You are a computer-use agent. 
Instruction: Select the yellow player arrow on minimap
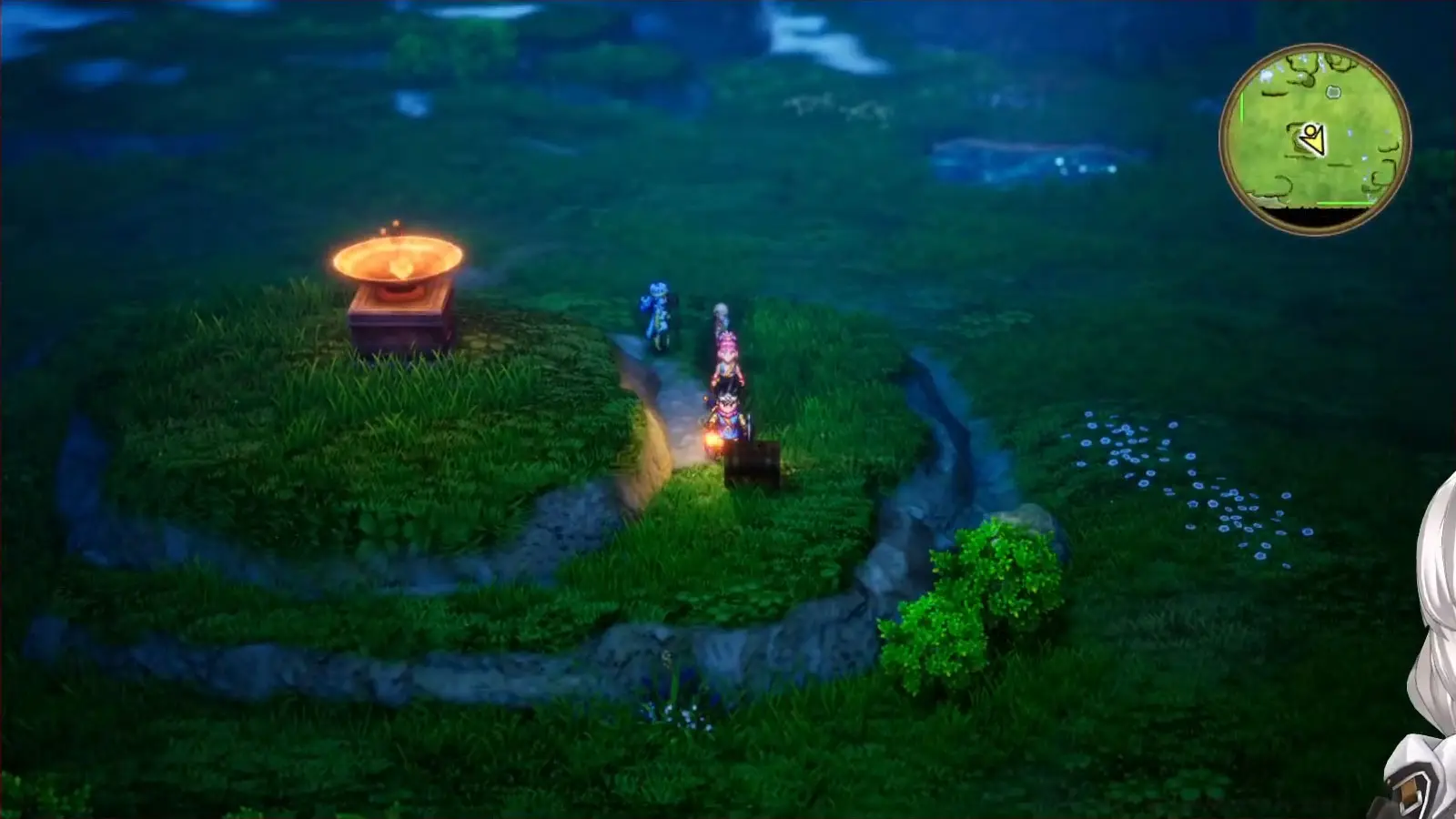coord(1311,139)
